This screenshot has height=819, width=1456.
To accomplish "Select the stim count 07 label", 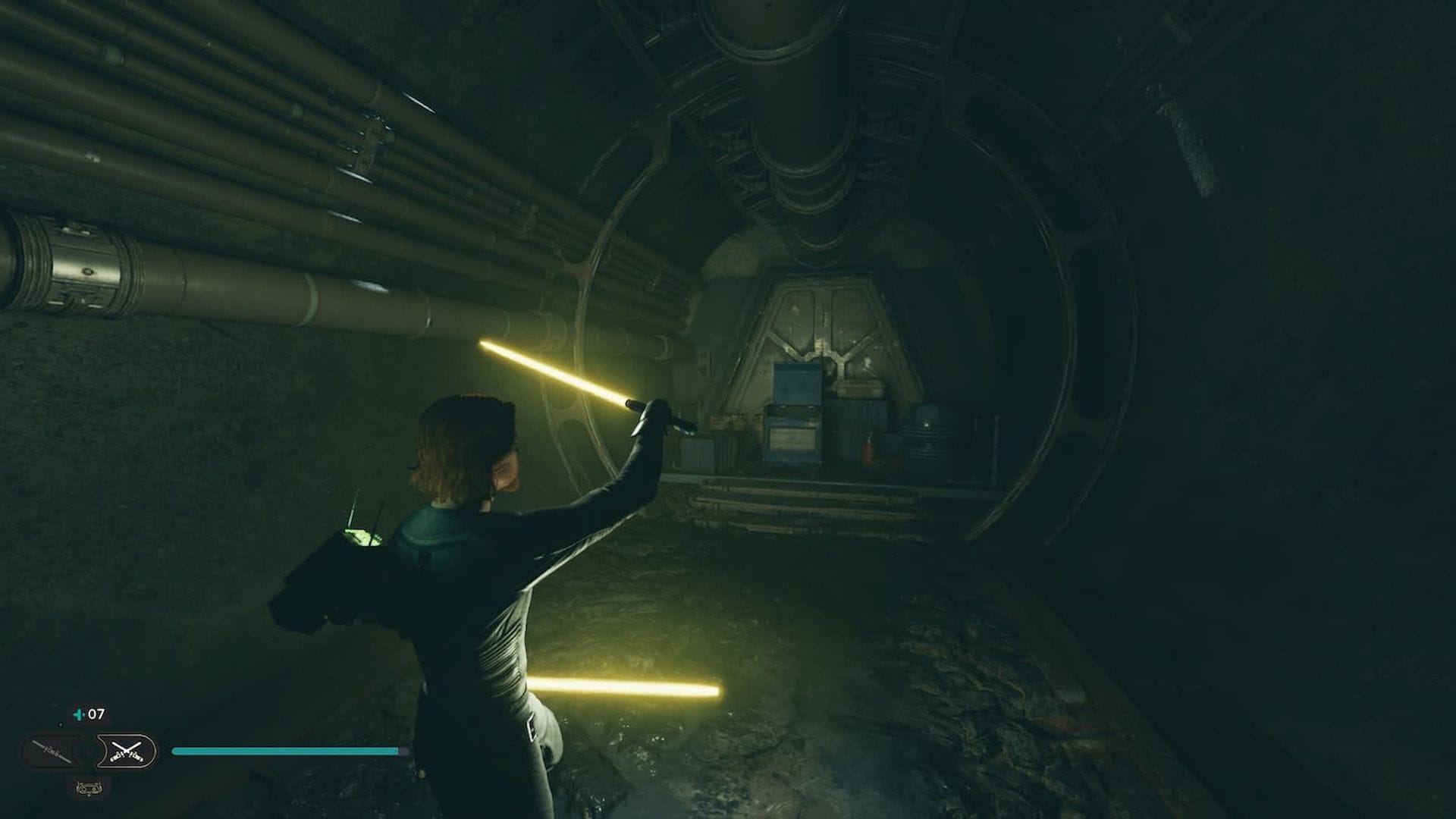I will click(96, 714).
